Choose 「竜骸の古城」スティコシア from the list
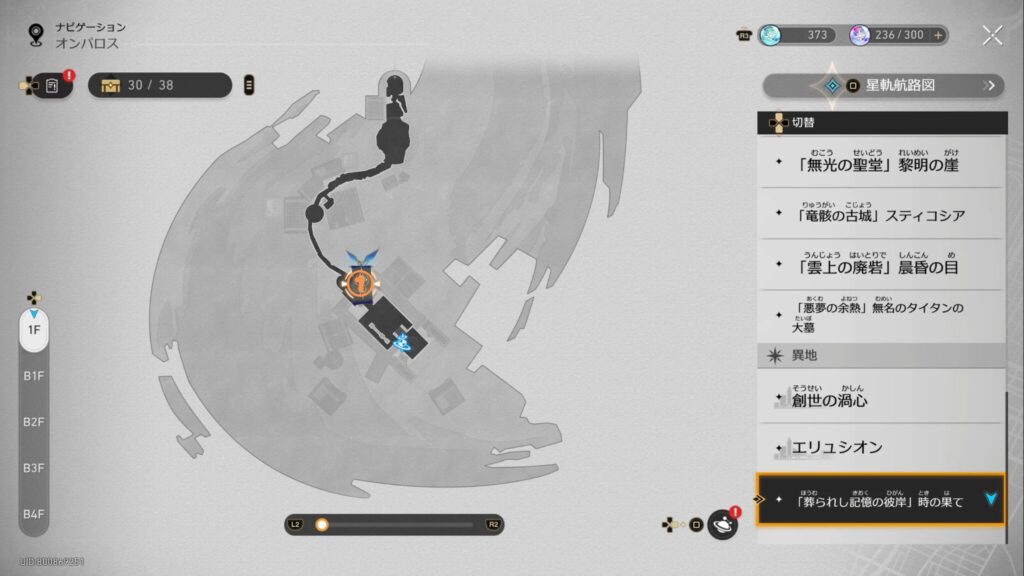This screenshot has height=576, width=1024. (880, 213)
